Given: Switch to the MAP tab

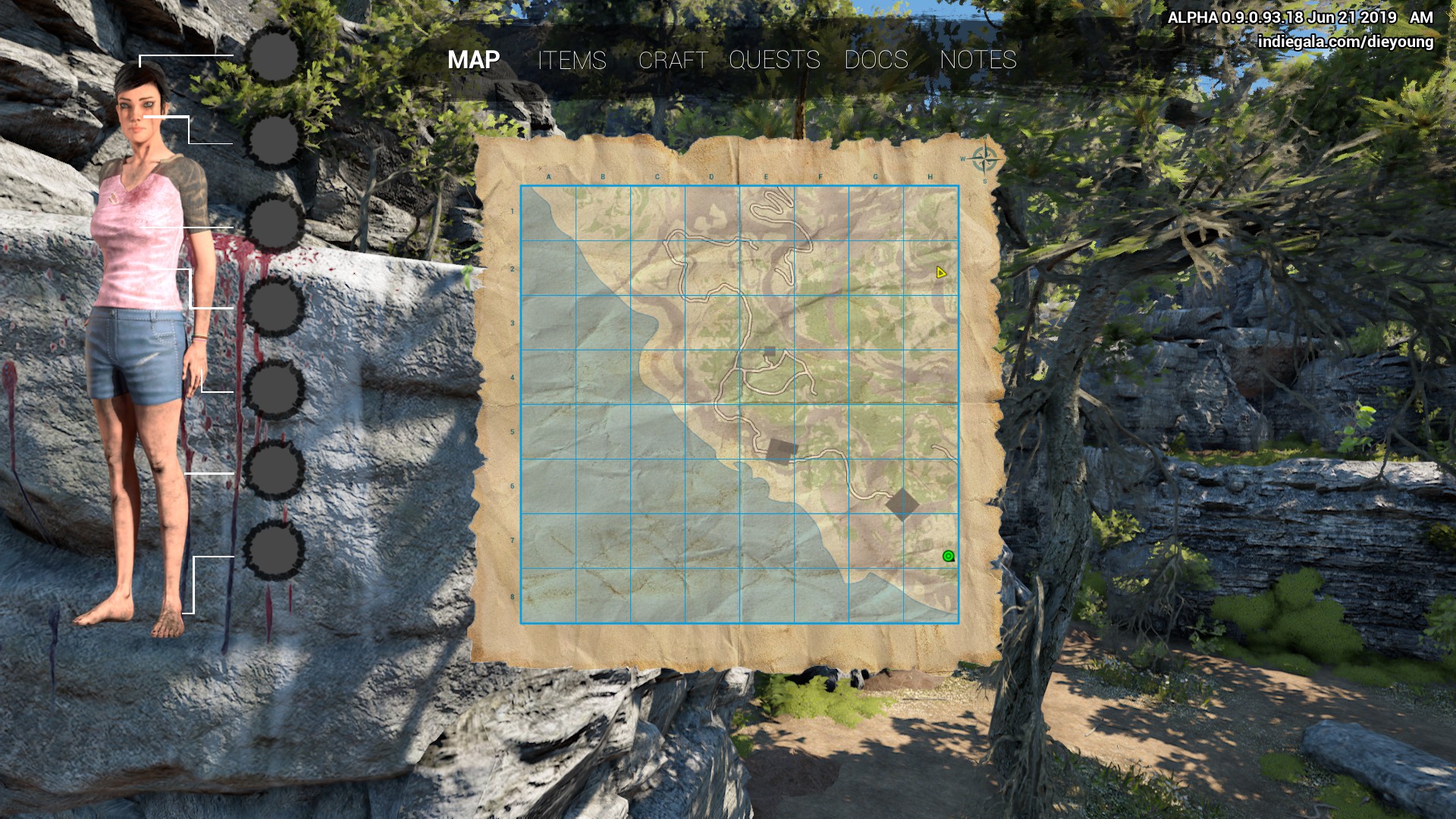Looking at the screenshot, I should tap(473, 60).
